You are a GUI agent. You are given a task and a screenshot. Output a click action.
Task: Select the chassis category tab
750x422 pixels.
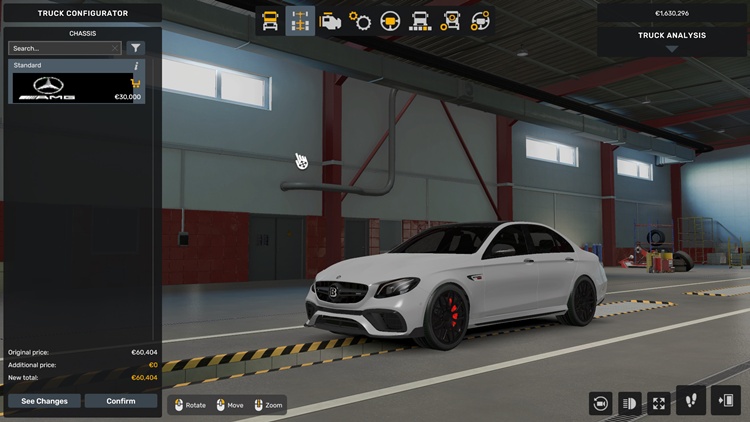(300, 21)
